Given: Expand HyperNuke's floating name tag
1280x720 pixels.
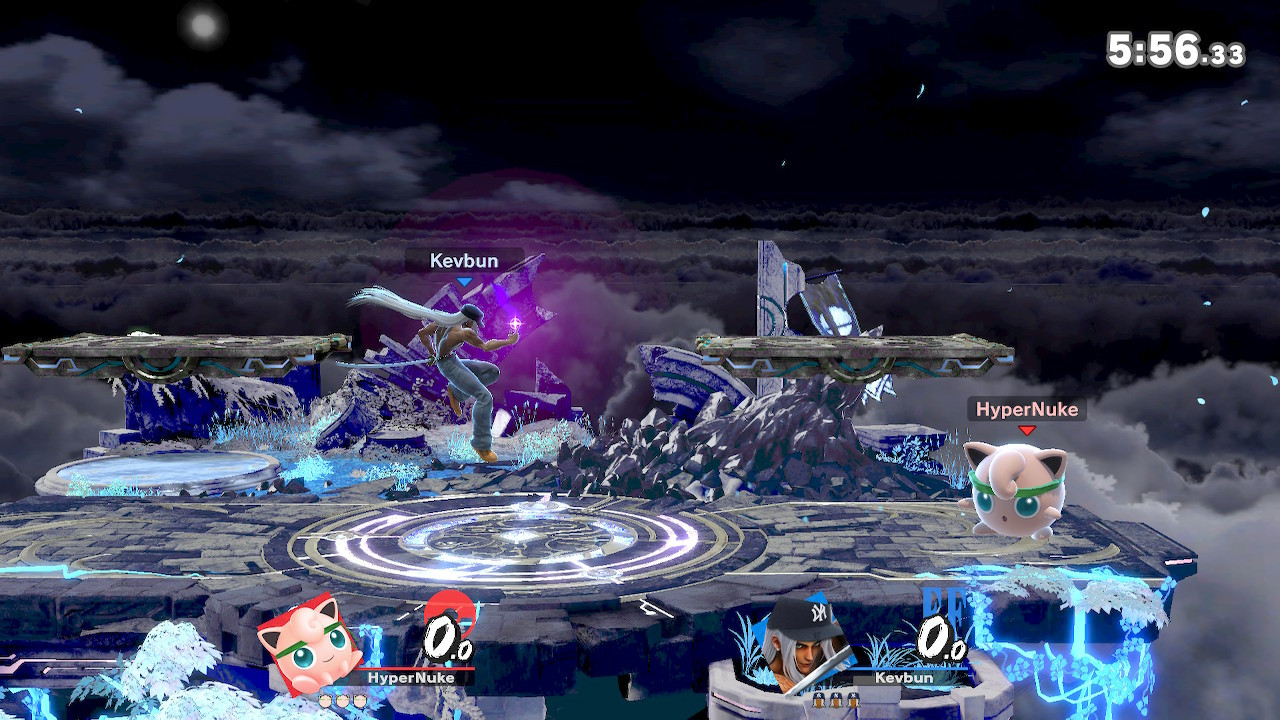Looking at the screenshot, I should 1026,409.
